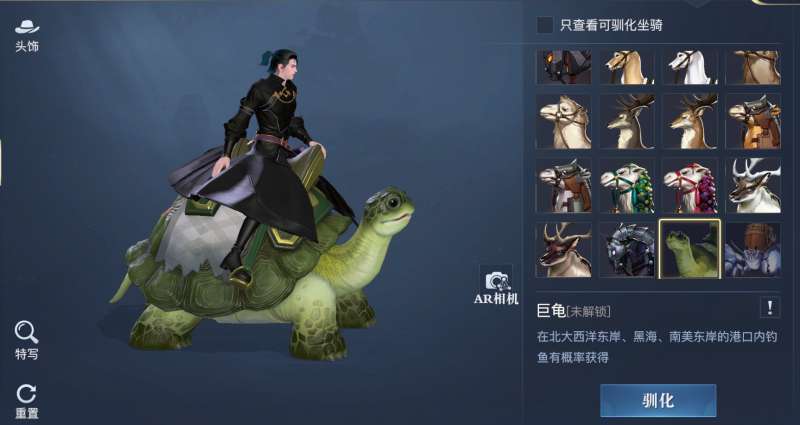Choose the barrel-carrying crab mount
Screen dimensions: 800x425
[752, 249]
